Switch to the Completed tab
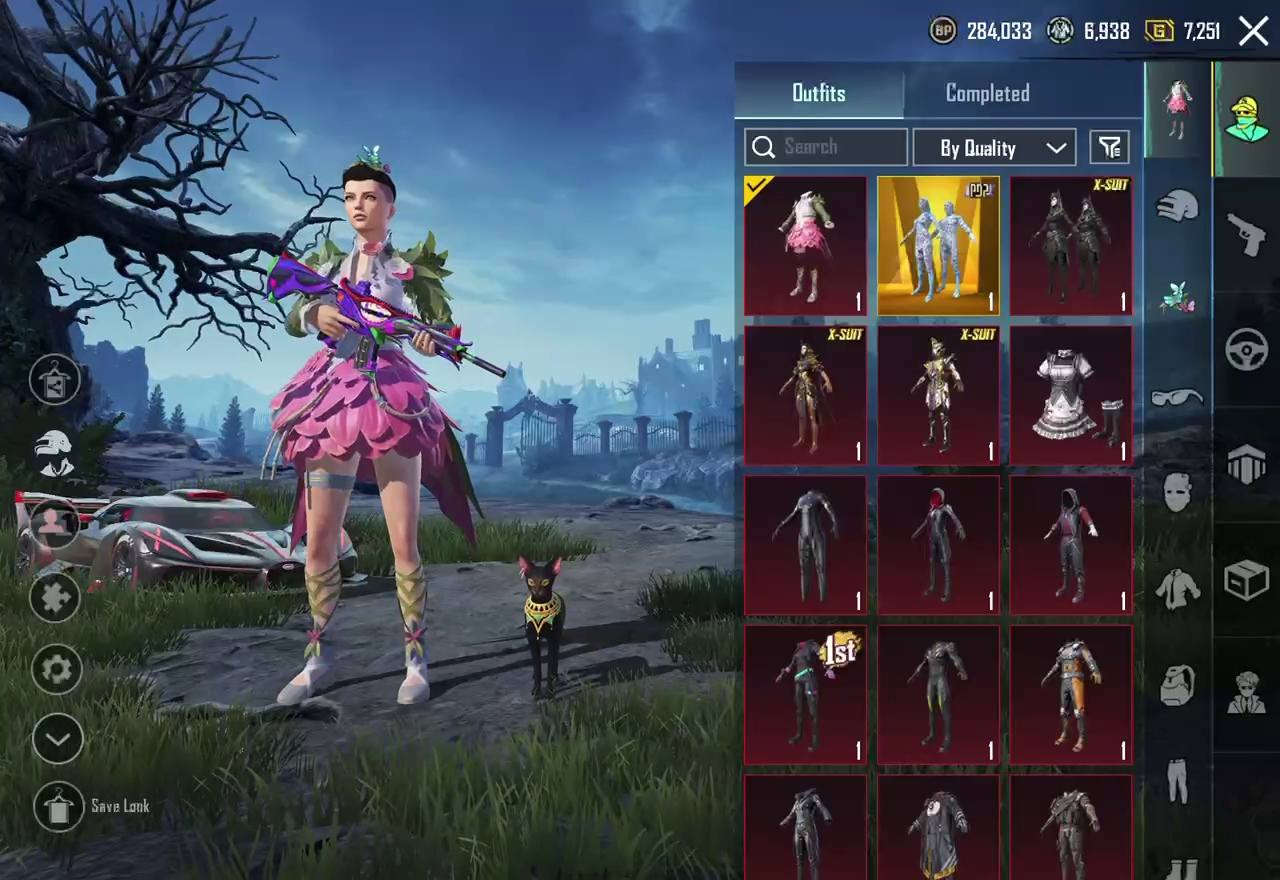The width and height of the screenshot is (1280, 880). click(x=987, y=93)
